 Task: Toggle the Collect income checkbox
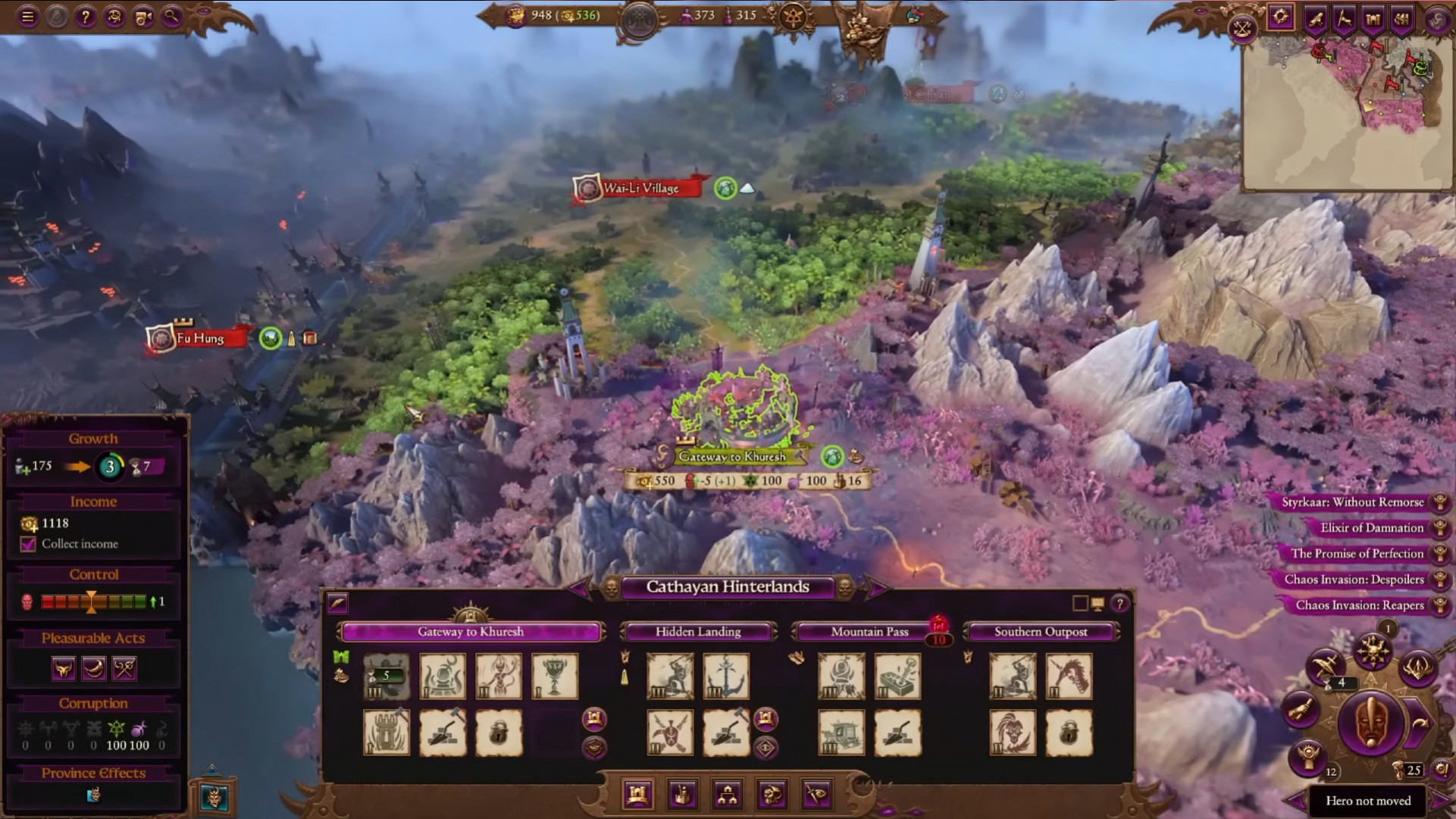tap(27, 544)
